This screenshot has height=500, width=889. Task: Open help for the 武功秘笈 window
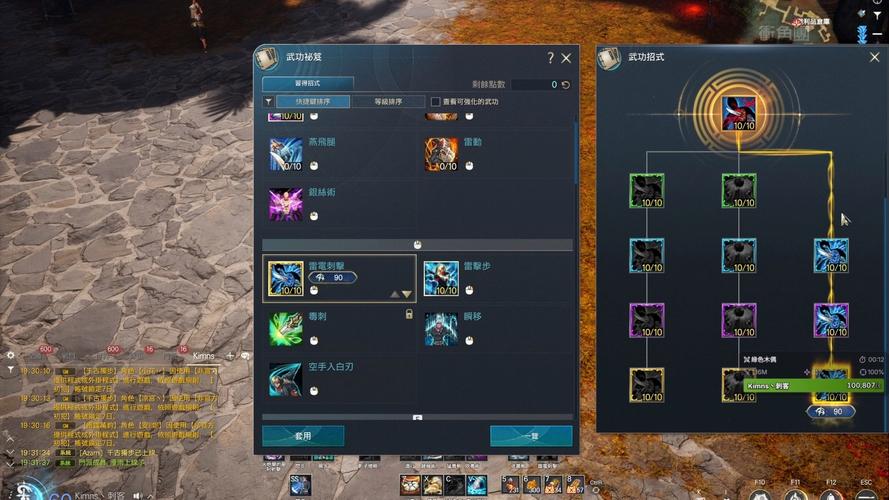point(550,59)
